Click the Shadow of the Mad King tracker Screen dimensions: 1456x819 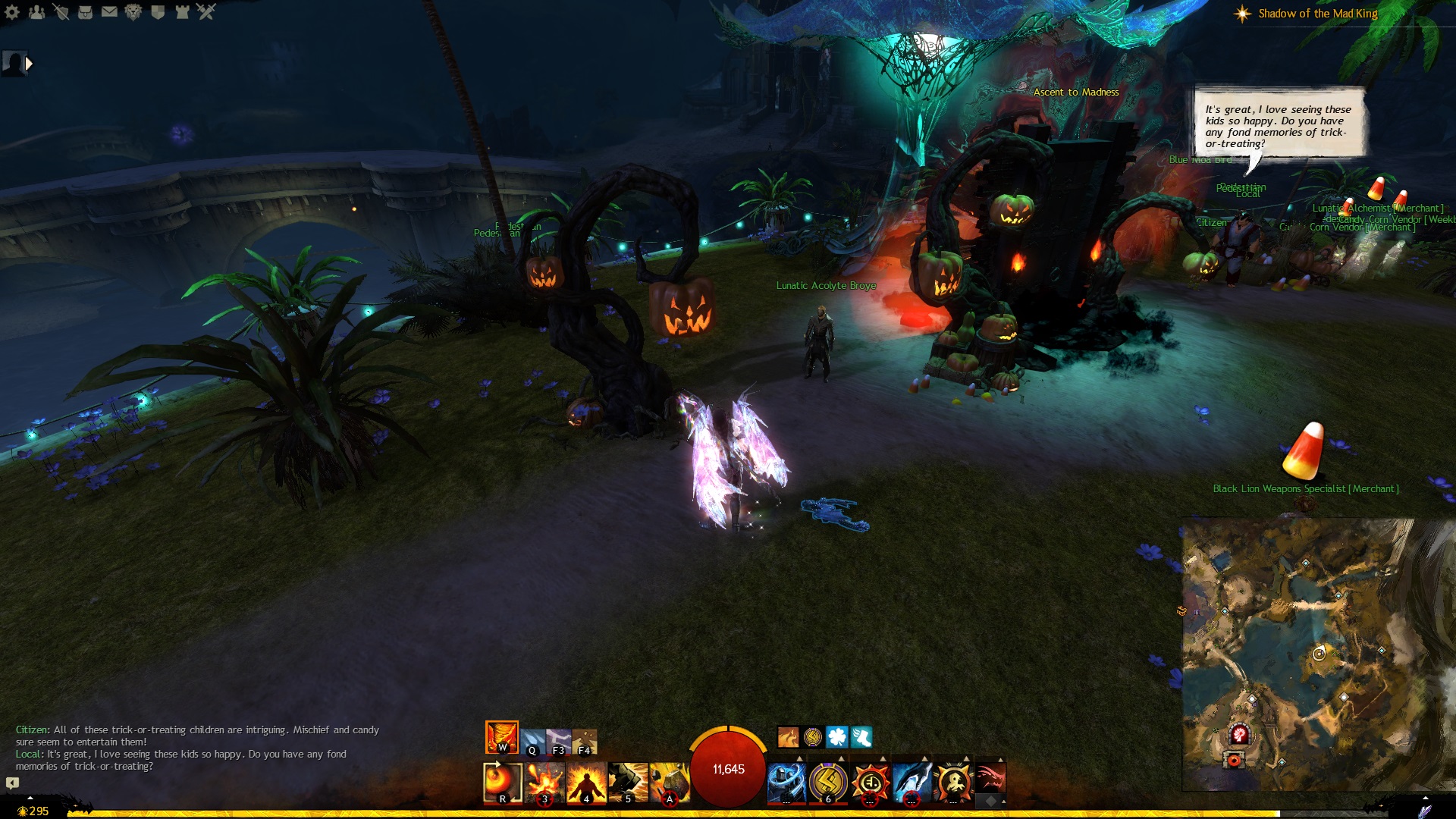[1317, 14]
